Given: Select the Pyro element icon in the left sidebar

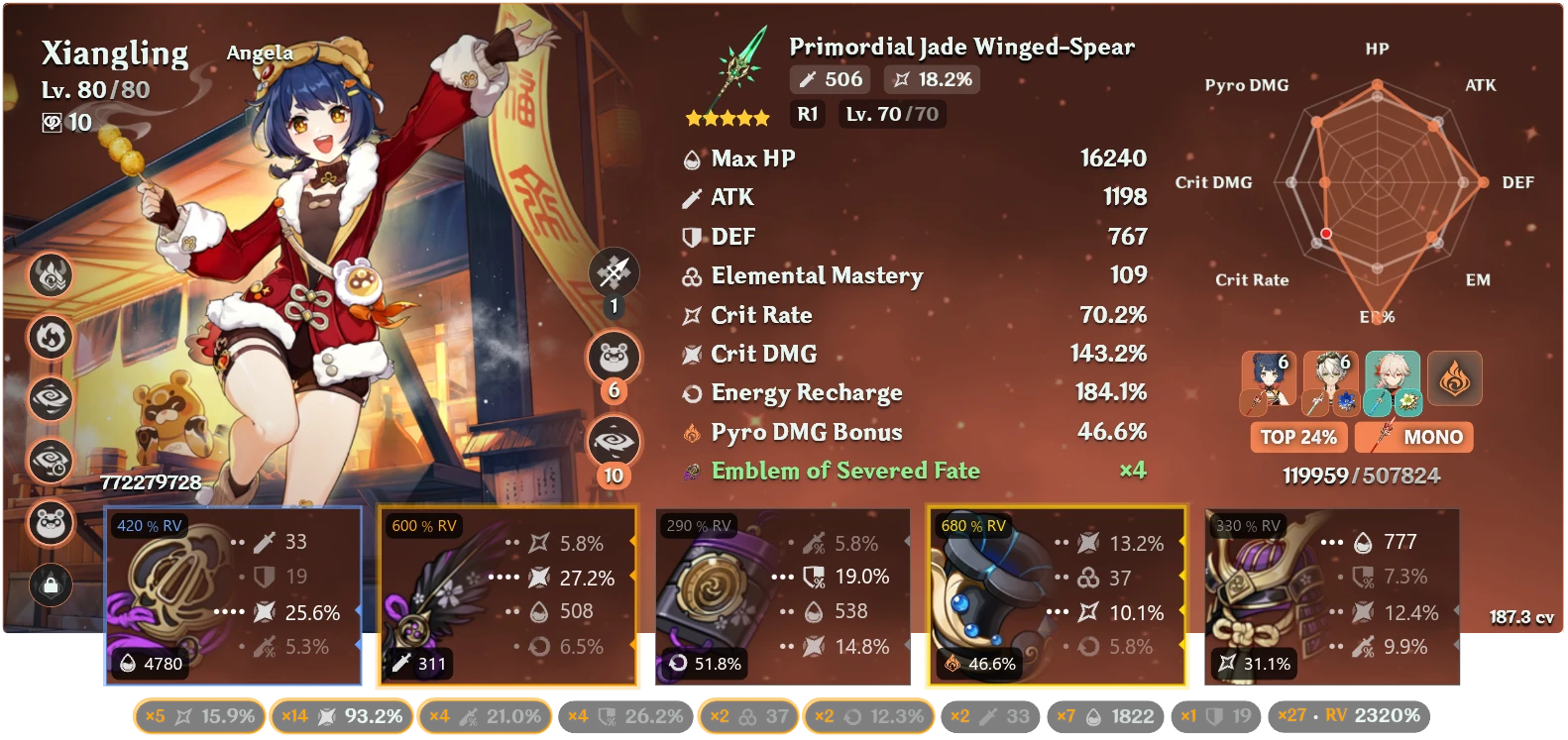Looking at the screenshot, I should click(x=51, y=275).
